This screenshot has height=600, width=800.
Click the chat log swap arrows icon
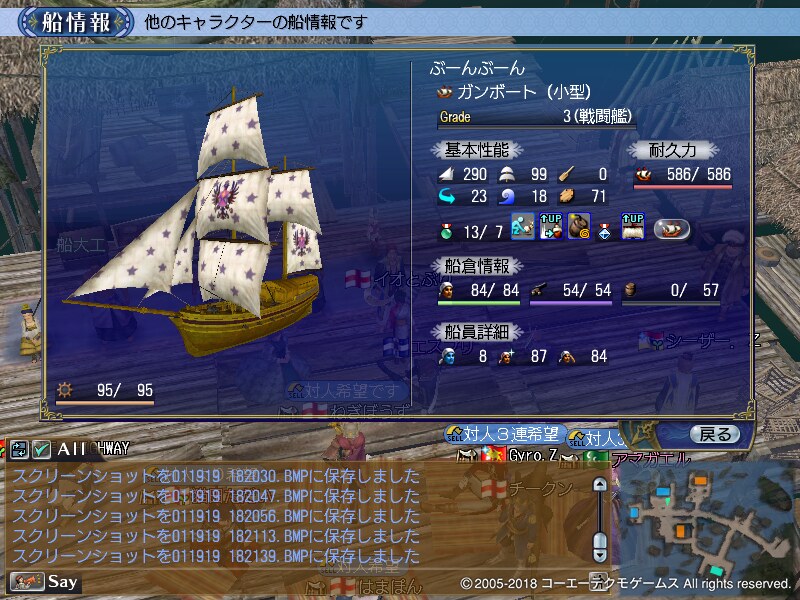click(19, 449)
